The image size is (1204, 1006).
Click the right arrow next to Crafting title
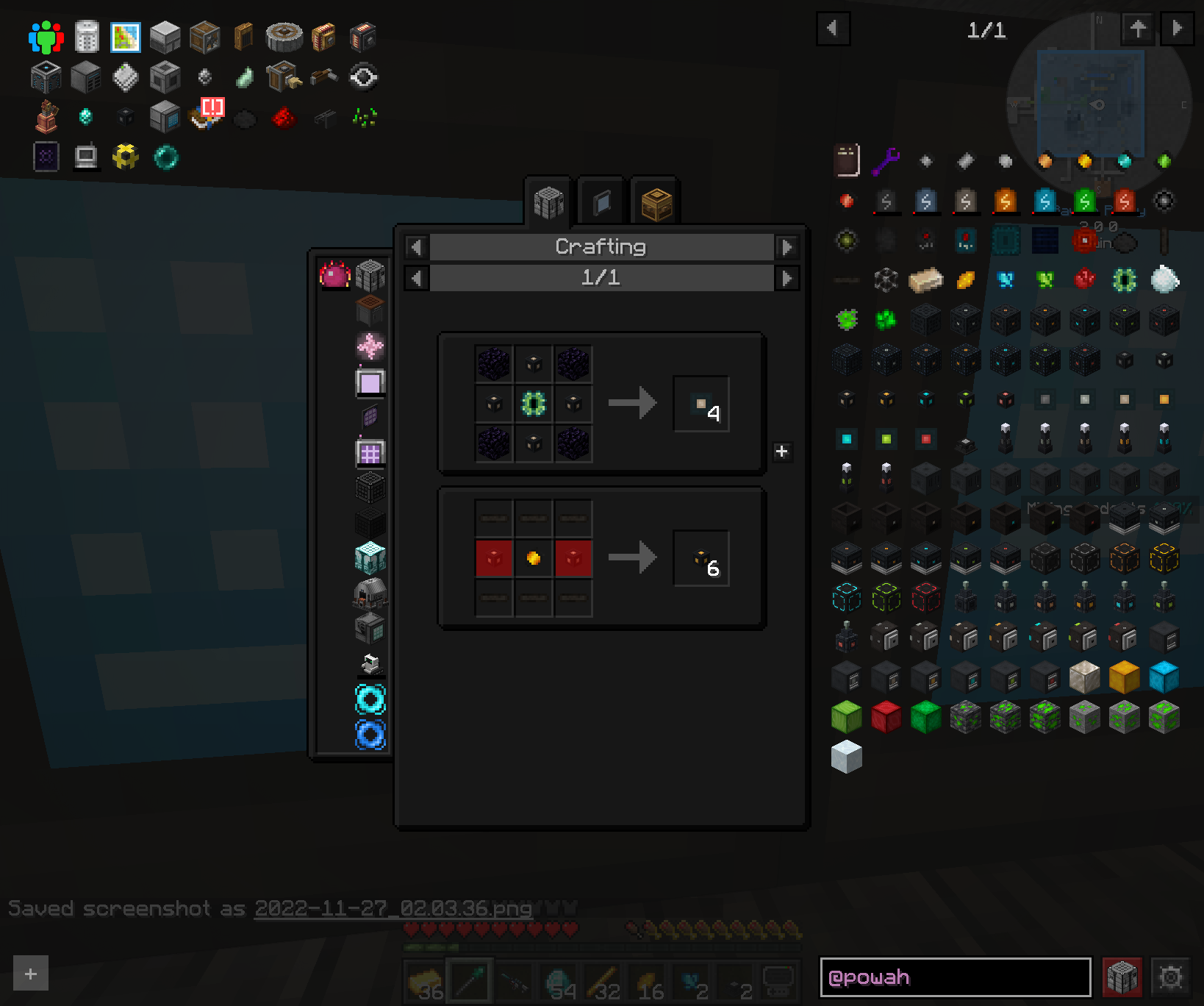[x=787, y=247]
